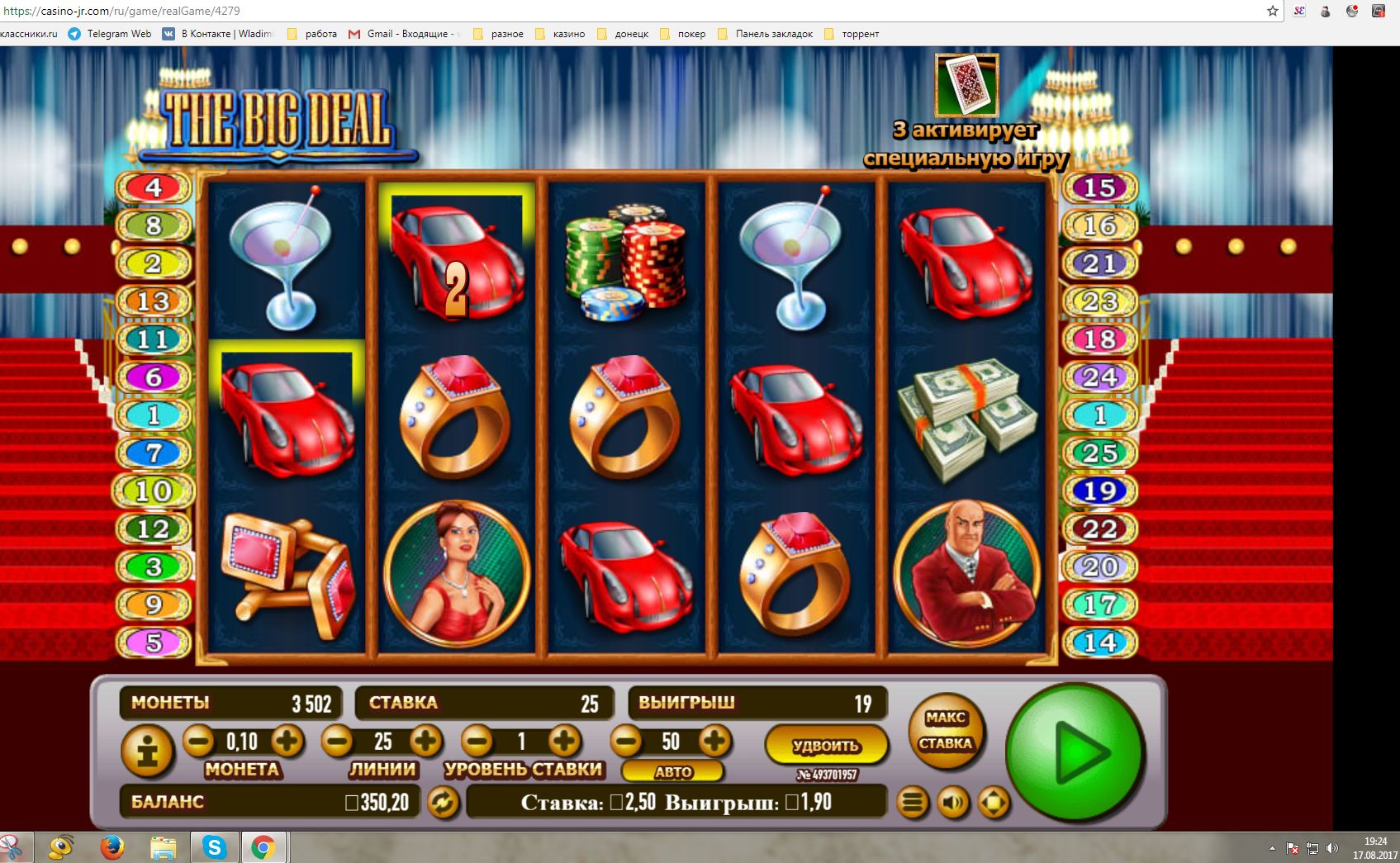Activate the АВТО autoplay button
Viewport: 1400px width, 863px height.
point(673,772)
